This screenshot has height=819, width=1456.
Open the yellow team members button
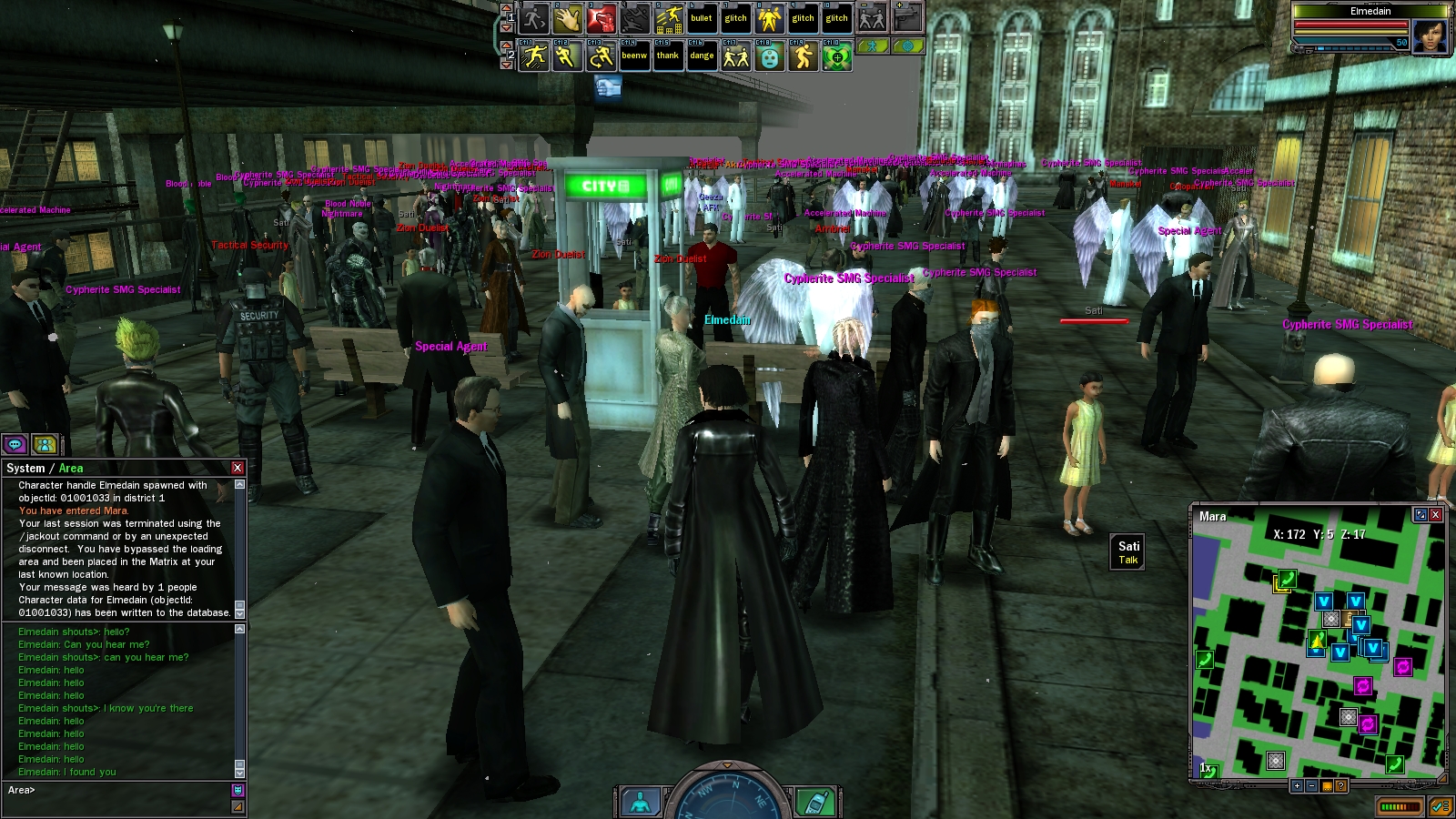pyautogui.click(x=45, y=444)
